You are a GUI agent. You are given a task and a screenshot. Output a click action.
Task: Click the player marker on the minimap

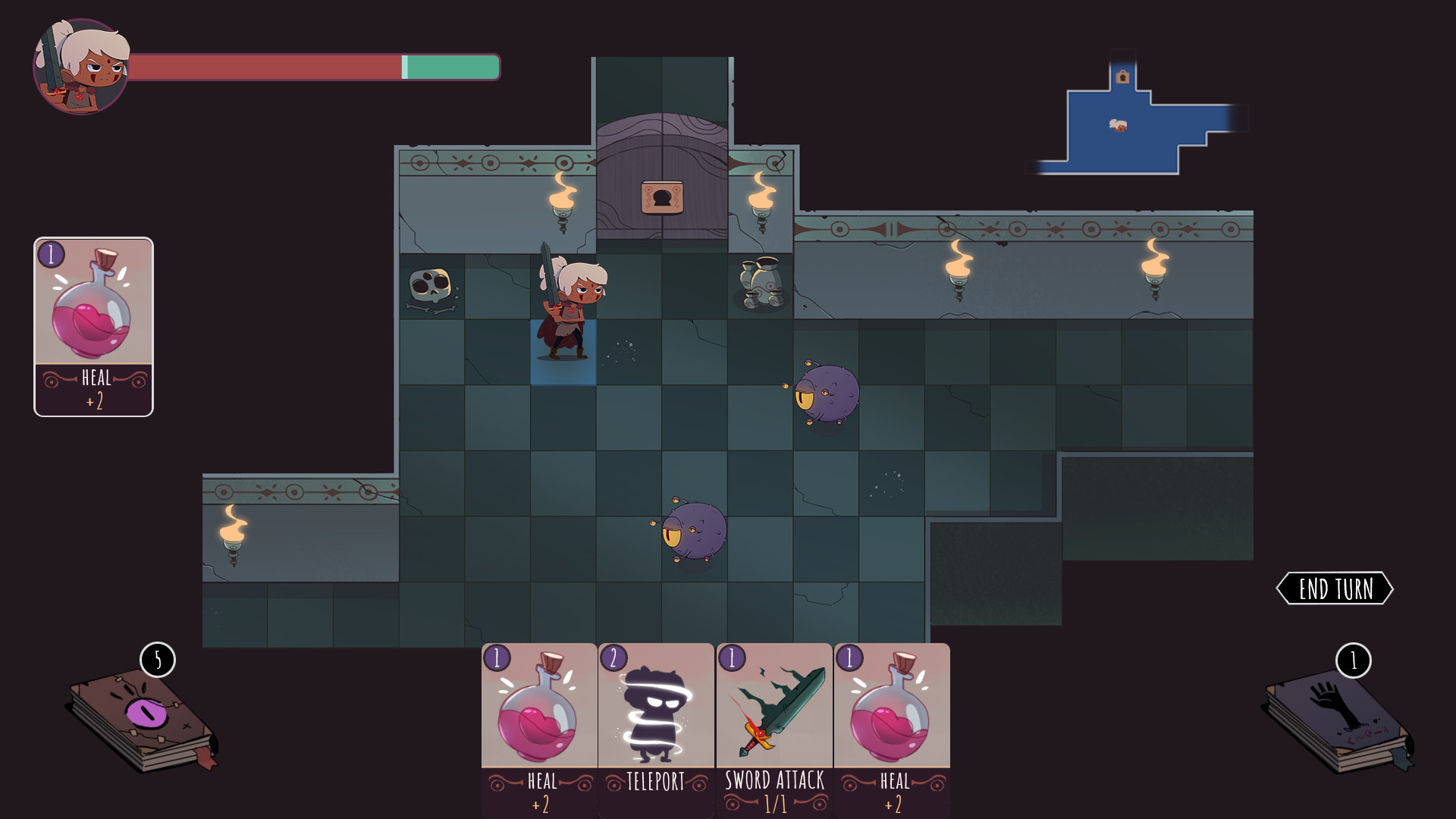pyautogui.click(x=1119, y=127)
